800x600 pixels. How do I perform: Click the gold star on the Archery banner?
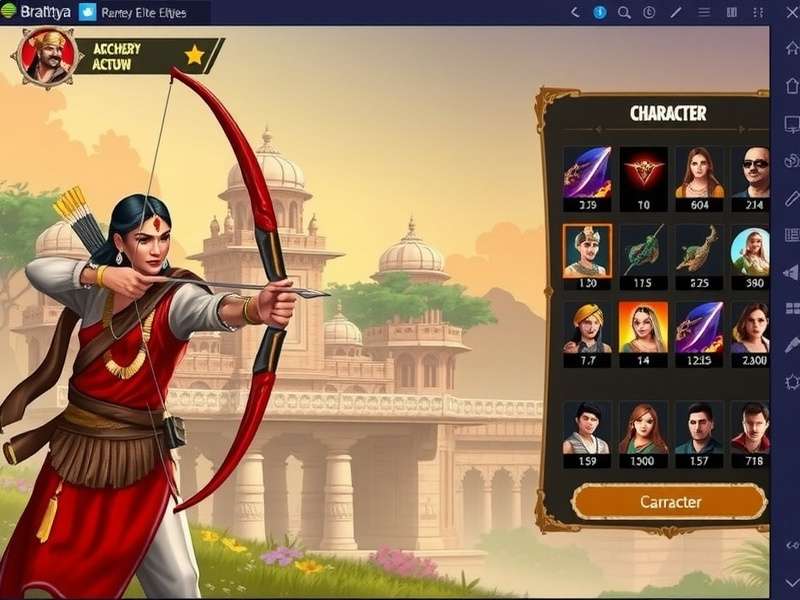click(194, 55)
